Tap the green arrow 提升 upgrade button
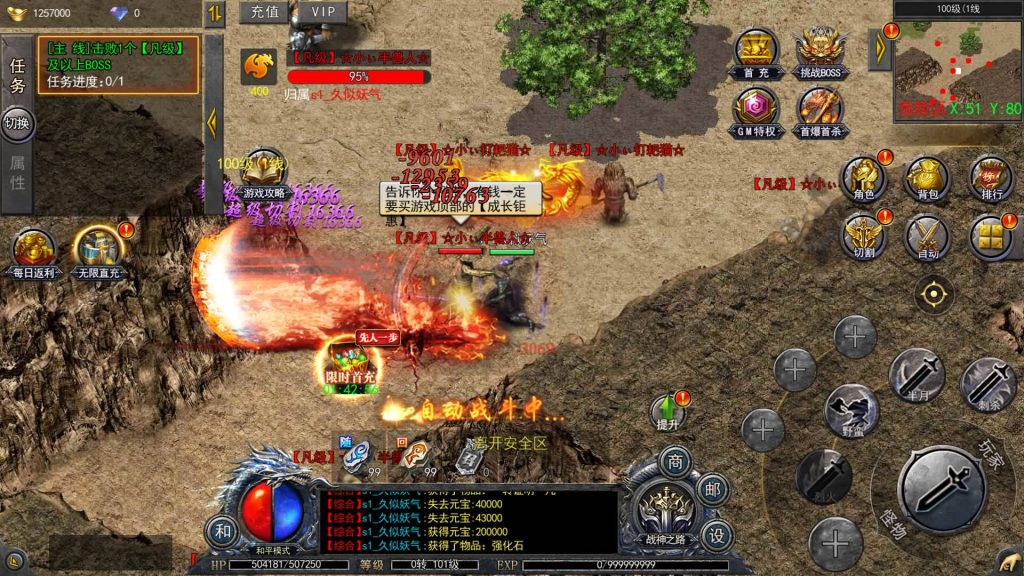Image resolution: width=1024 pixels, height=576 pixels. pyautogui.click(x=667, y=412)
